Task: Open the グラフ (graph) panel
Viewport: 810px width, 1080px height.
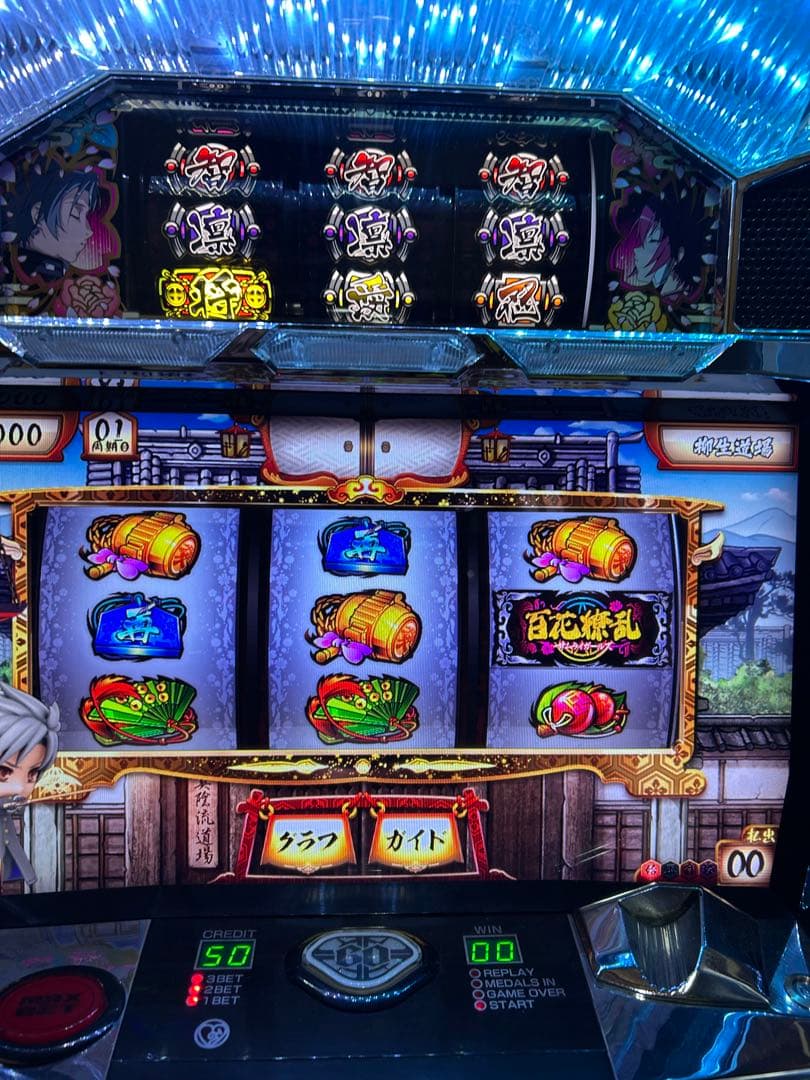Action: click(x=308, y=842)
